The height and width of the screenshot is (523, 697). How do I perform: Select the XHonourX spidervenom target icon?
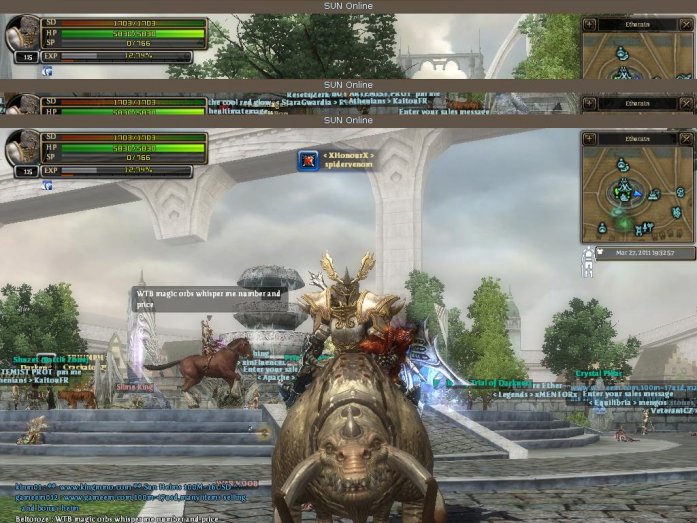click(308, 161)
